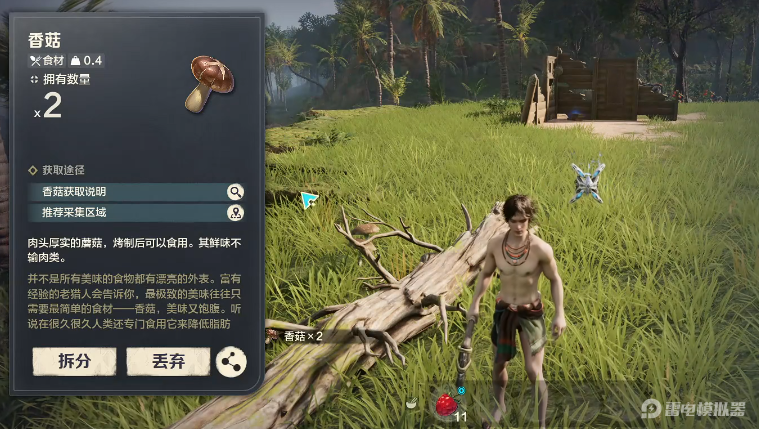This screenshot has height=429, width=759.
Task: Open 香菇获取说明 acquisition guide
Action: point(136,192)
